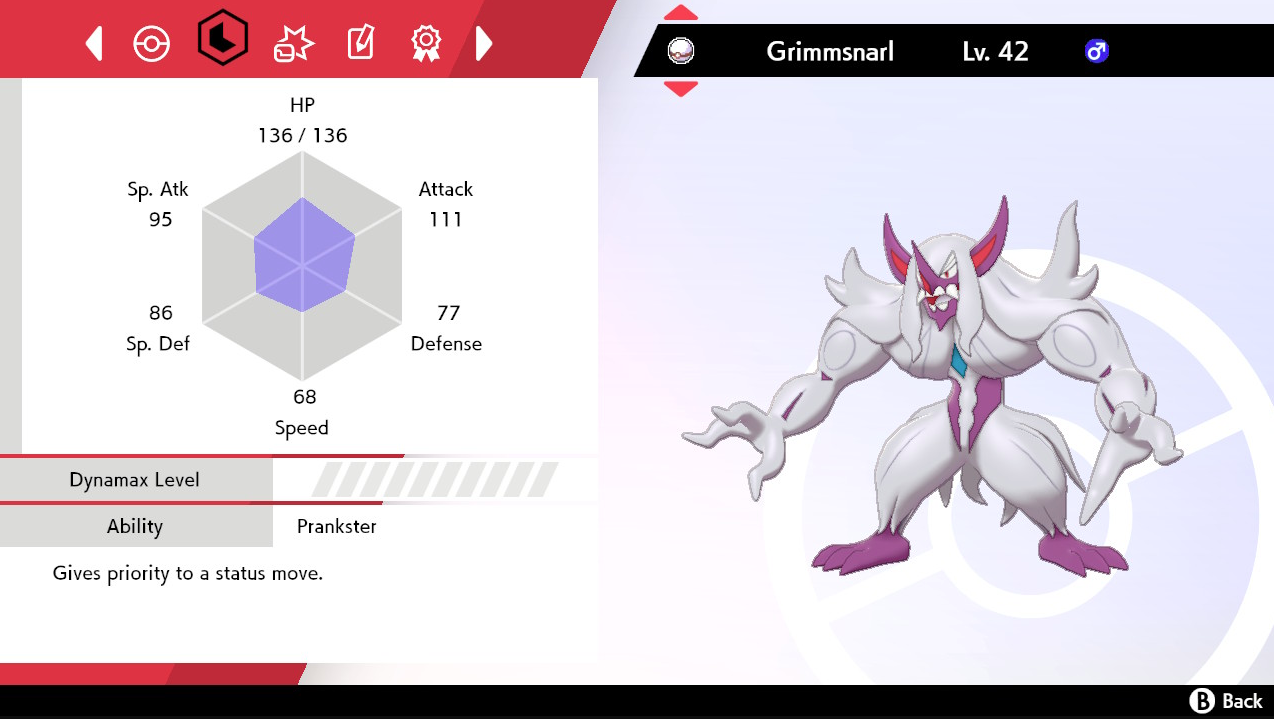Viewport: 1274px width, 719px height.
Task: Select the Prankster ability entry
Action: (337, 527)
